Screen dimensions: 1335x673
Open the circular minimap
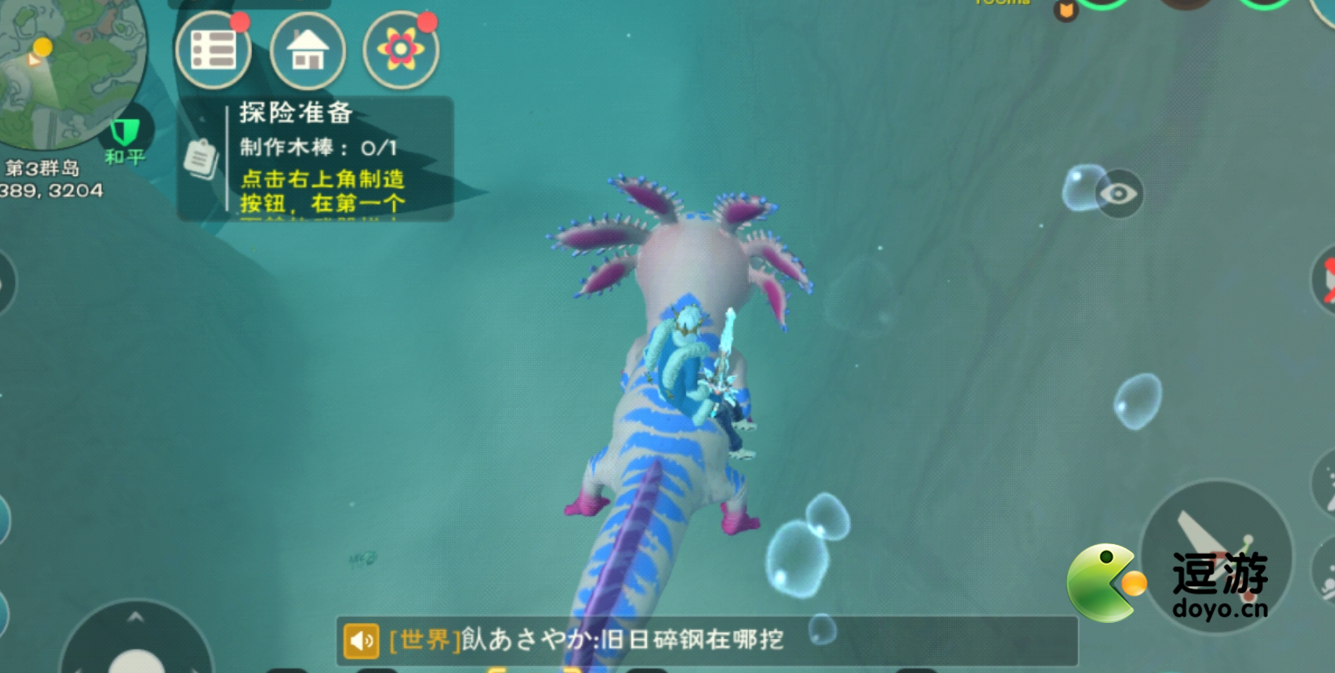68,68
